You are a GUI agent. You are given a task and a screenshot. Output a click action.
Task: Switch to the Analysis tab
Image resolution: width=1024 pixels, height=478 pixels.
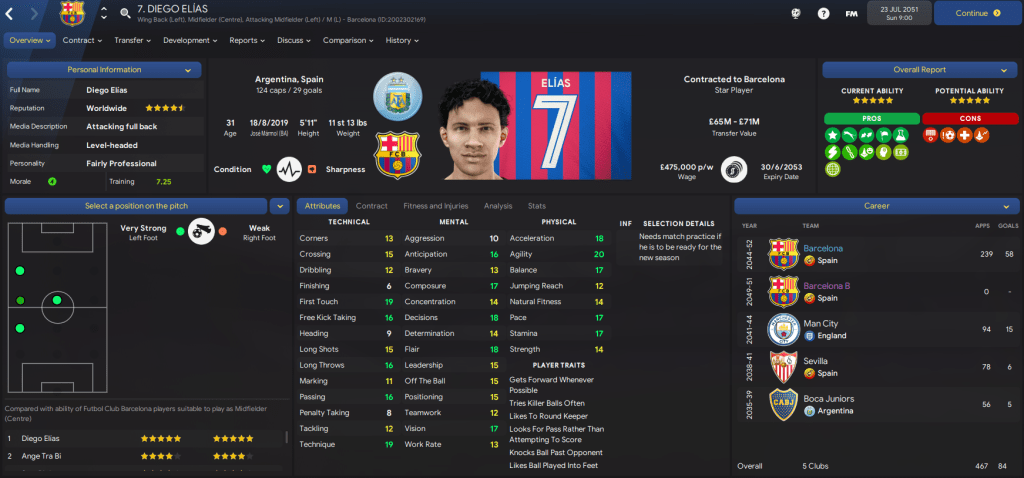tap(497, 205)
